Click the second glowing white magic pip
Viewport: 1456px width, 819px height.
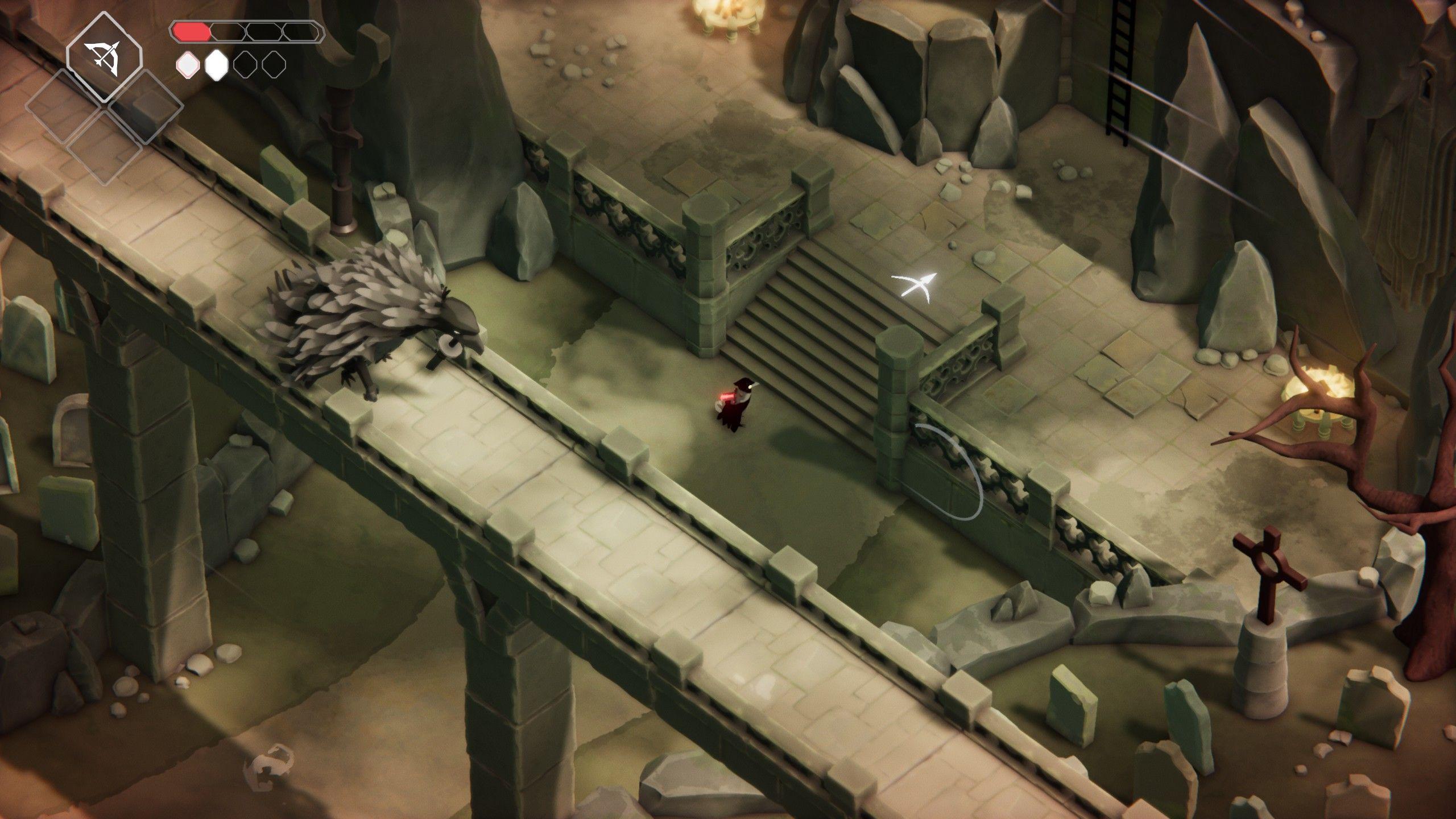(217, 64)
